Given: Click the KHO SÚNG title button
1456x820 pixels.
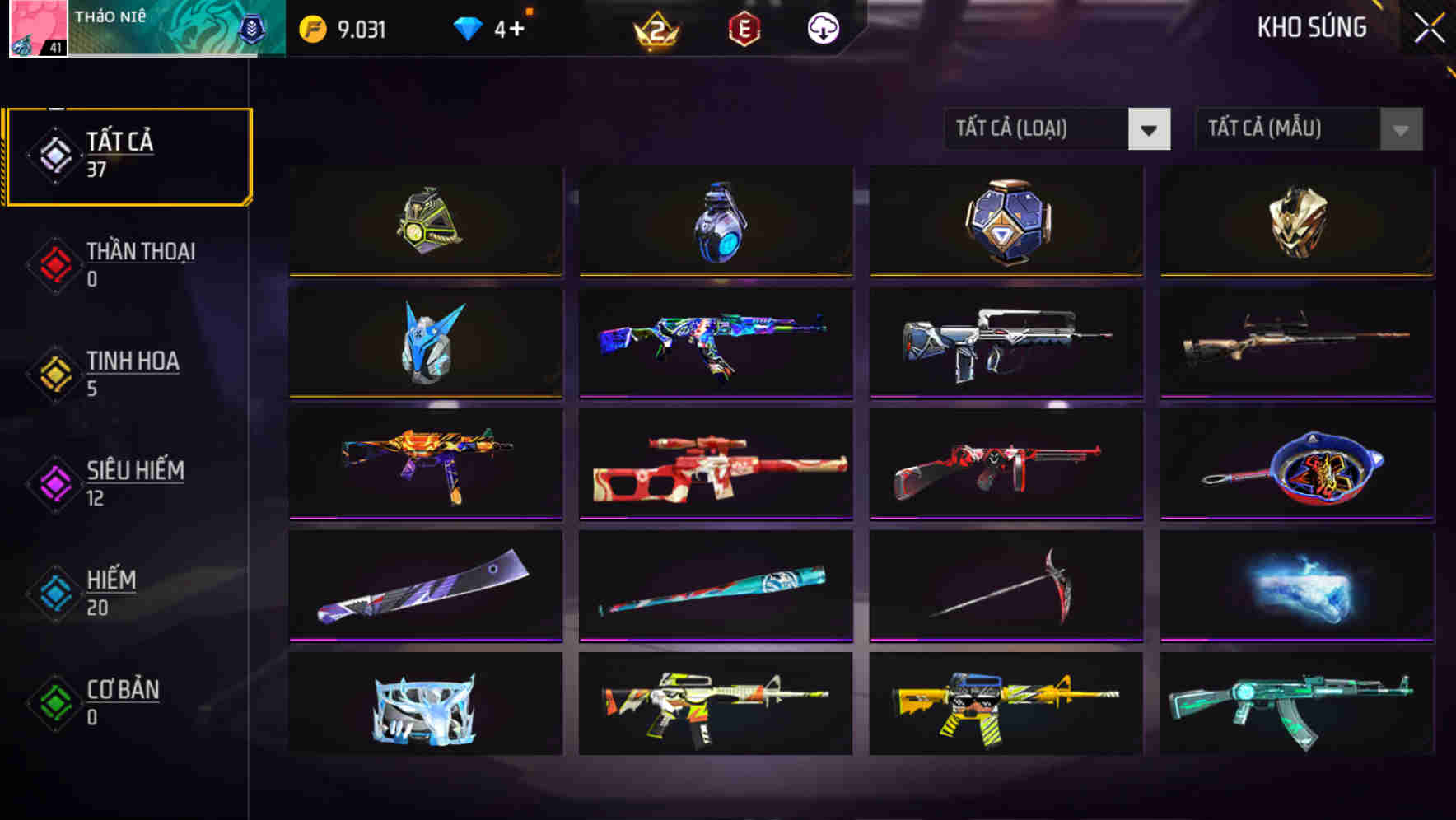Looking at the screenshot, I should [1312, 27].
